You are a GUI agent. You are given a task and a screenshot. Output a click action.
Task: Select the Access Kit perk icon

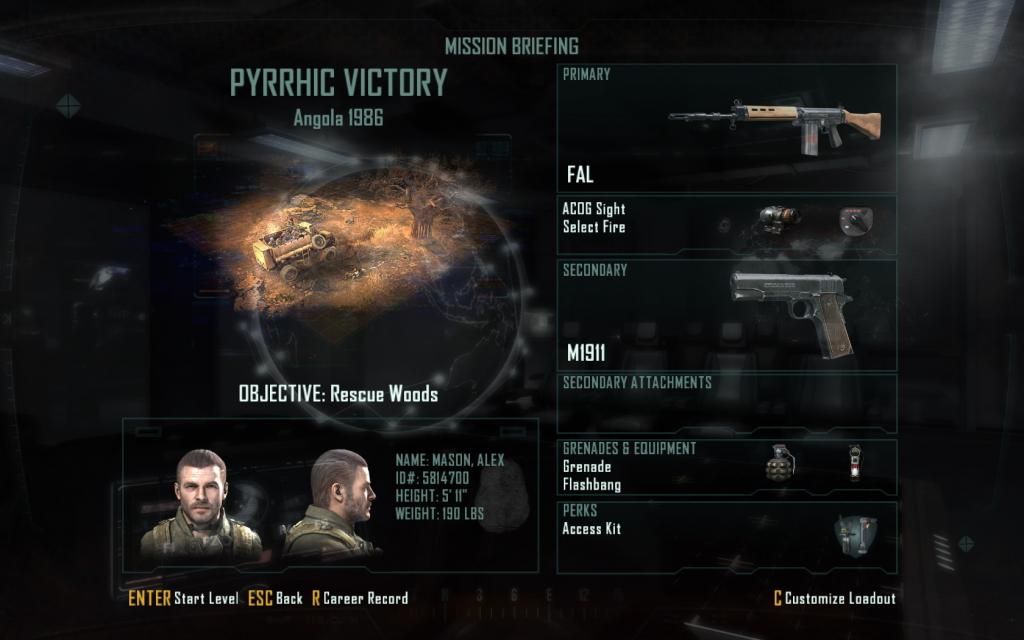click(x=855, y=538)
